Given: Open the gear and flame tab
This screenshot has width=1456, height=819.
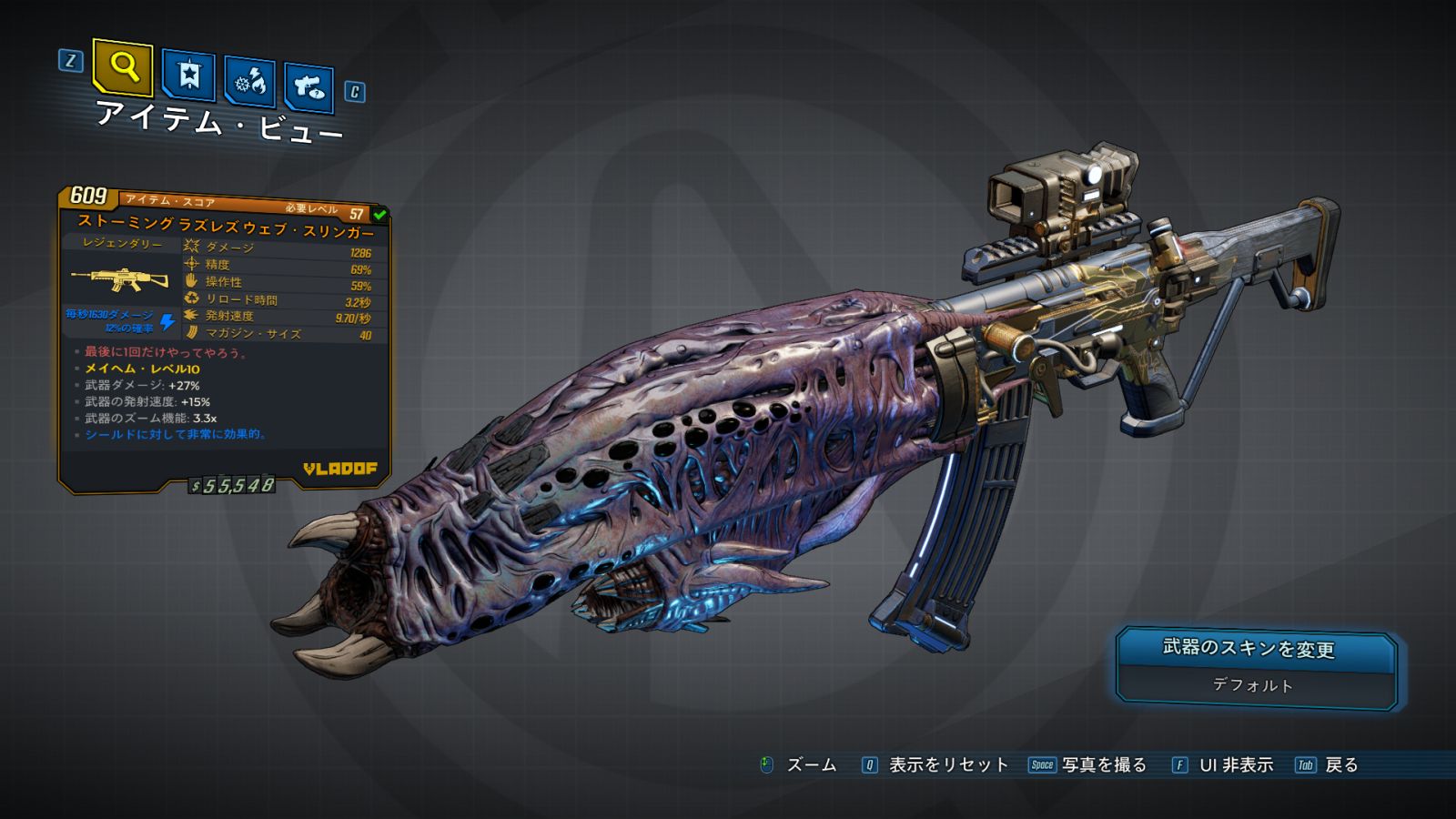Looking at the screenshot, I should click(x=249, y=82).
